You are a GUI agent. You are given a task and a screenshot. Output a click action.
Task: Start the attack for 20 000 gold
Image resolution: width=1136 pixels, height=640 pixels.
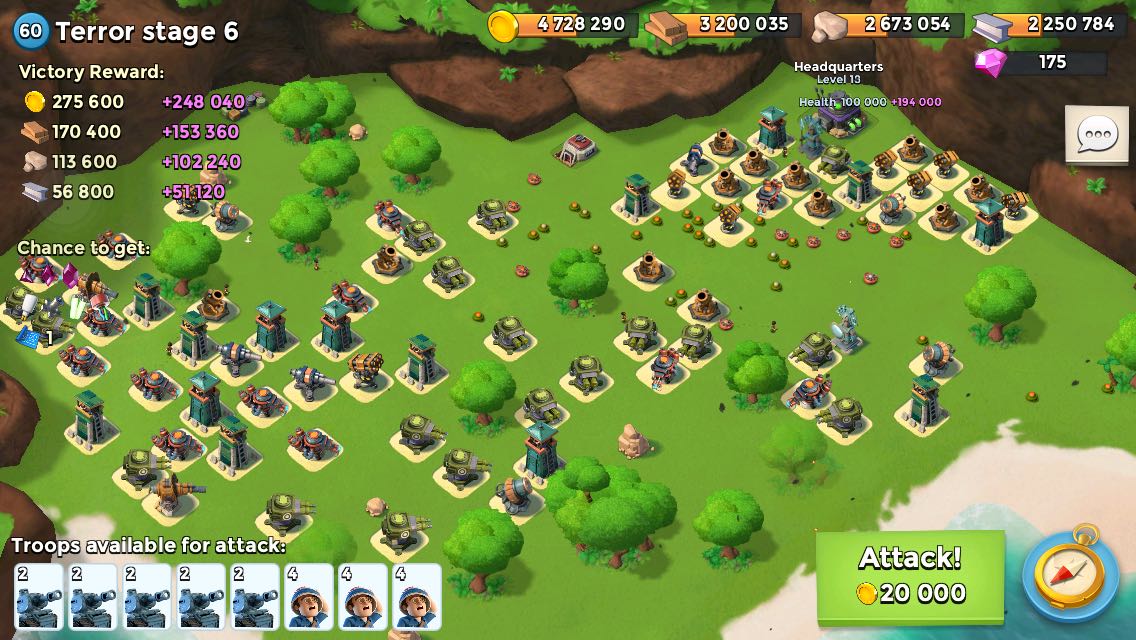pyautogui.click(x=910, y=575)
